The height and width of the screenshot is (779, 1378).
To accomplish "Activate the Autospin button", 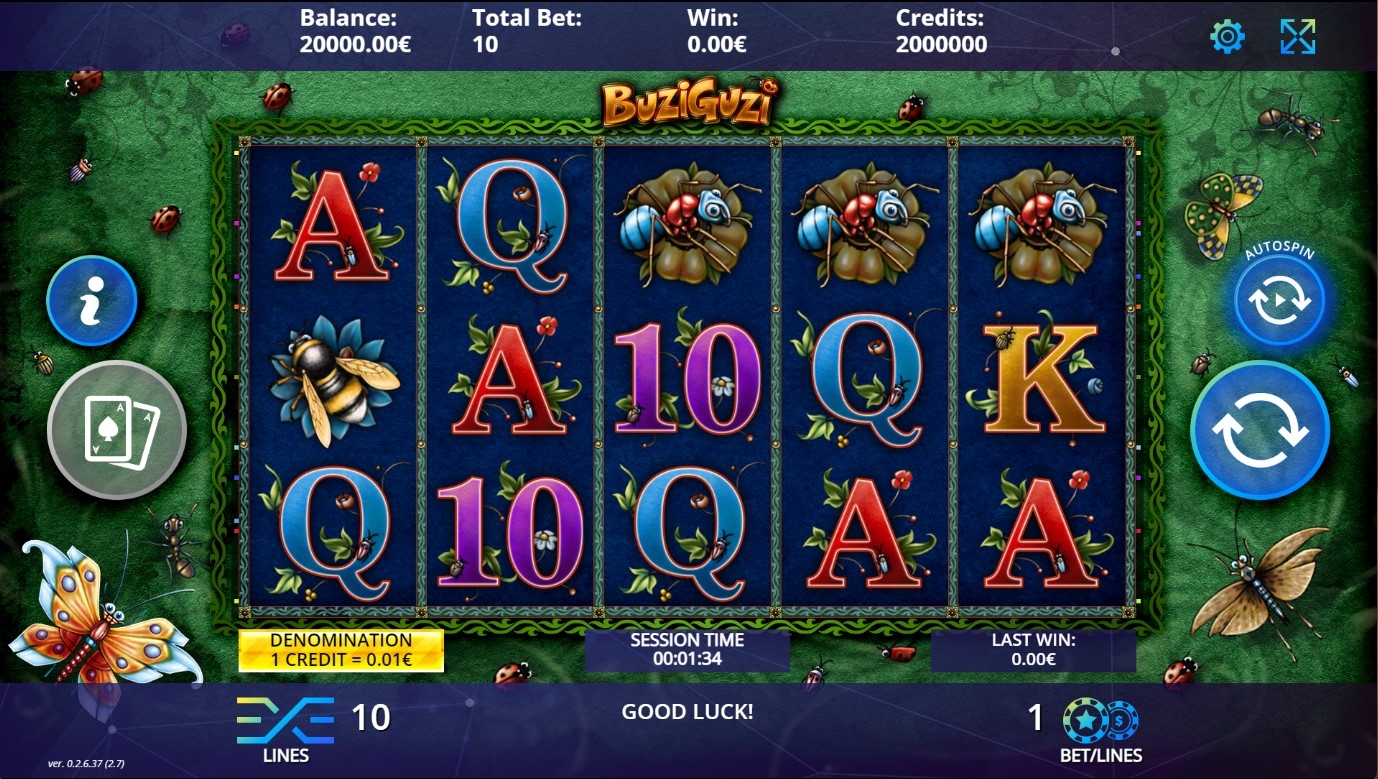I will point(1279,300).
